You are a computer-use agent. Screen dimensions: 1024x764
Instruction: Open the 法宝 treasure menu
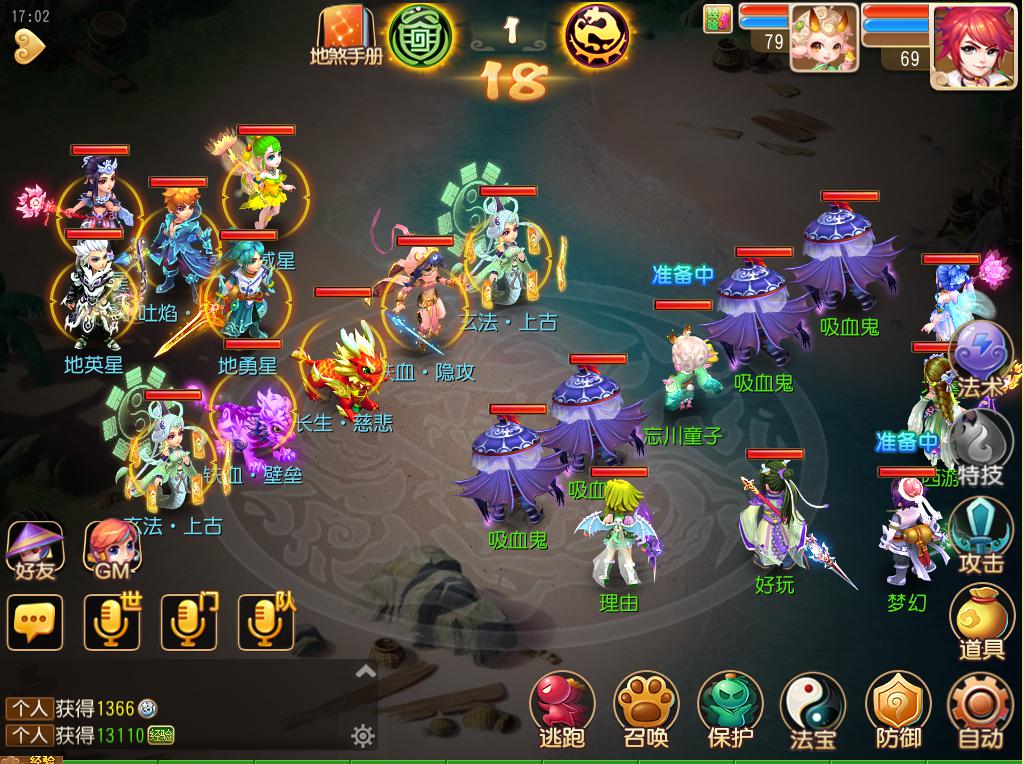(x=812, y=708)
